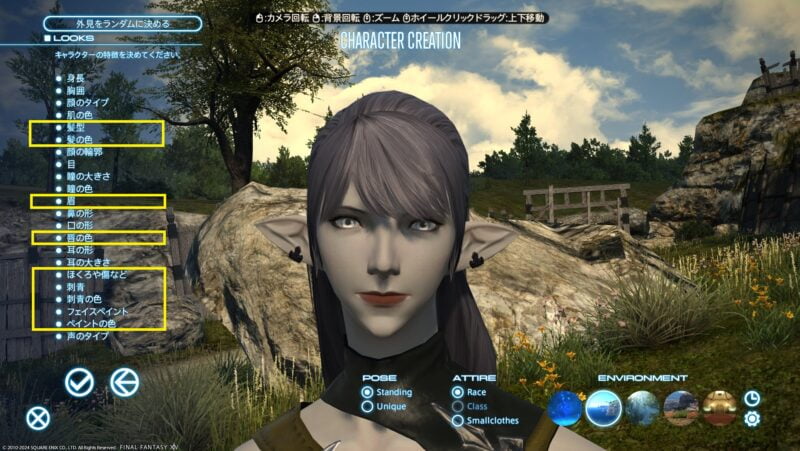Screen dimensions: 800x451
Task: Open the clock time-of-day setting
Action: tap(752, 398)
